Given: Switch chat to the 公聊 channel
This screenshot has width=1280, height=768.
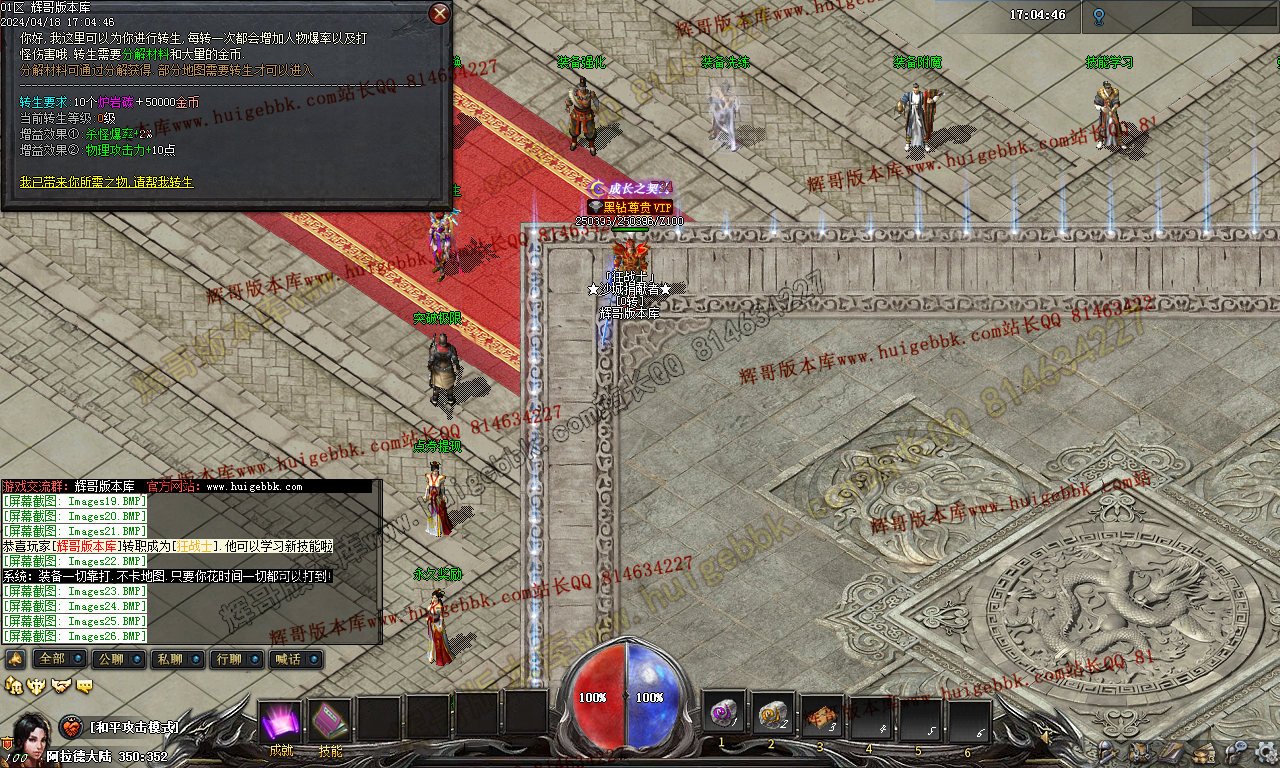Looking at the screenshot, I should 111,659.
